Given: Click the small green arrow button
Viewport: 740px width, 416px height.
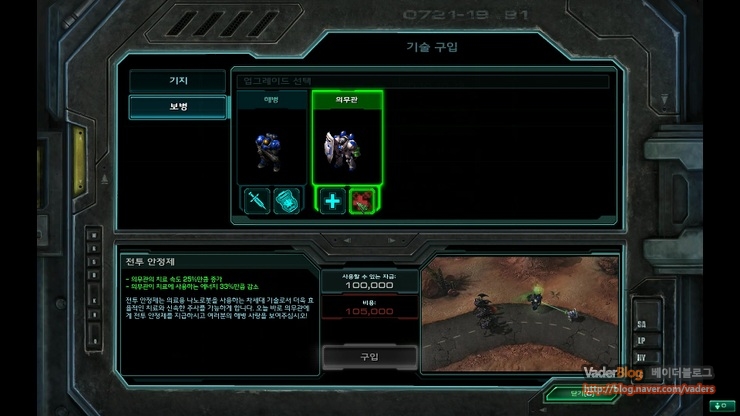Looking at the screenshot, I should click(719, 405).
